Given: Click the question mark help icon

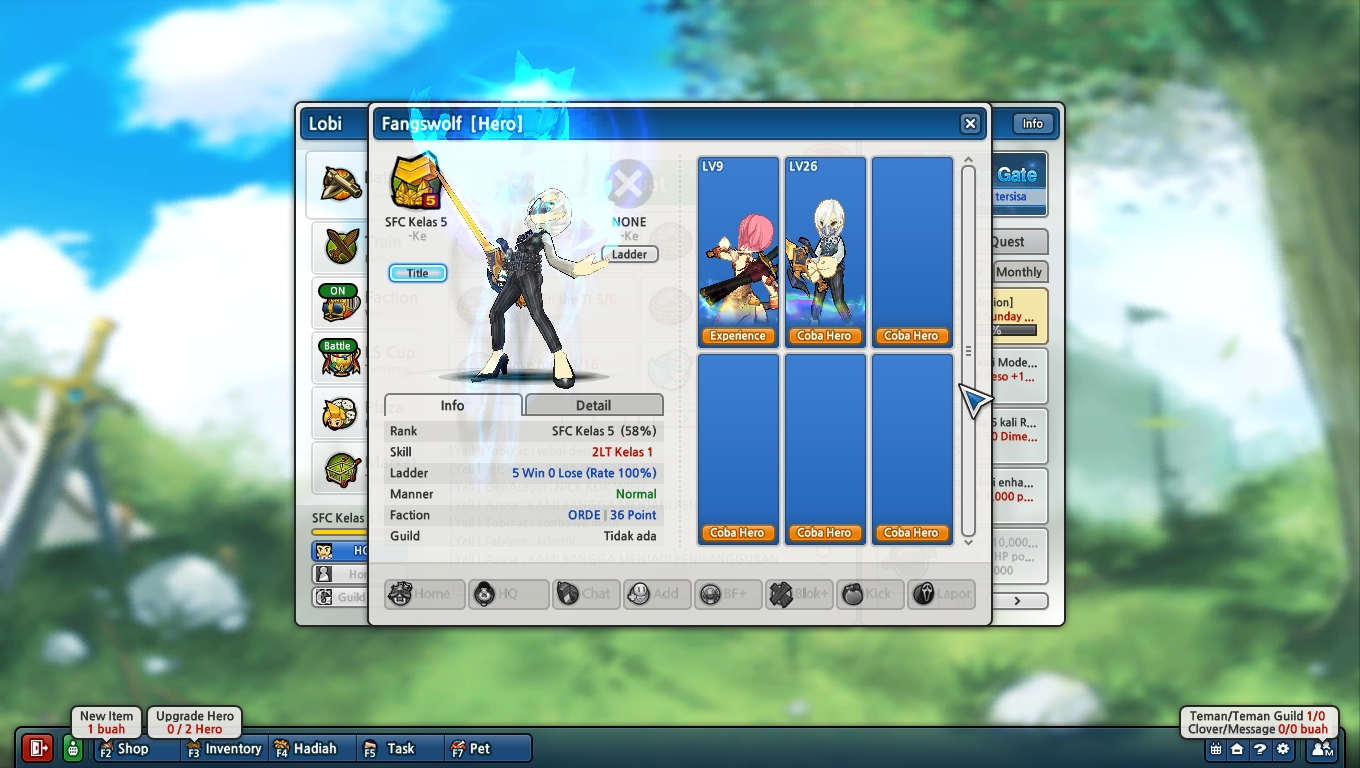Looking at the screenshot, I should pos(1260,749).
